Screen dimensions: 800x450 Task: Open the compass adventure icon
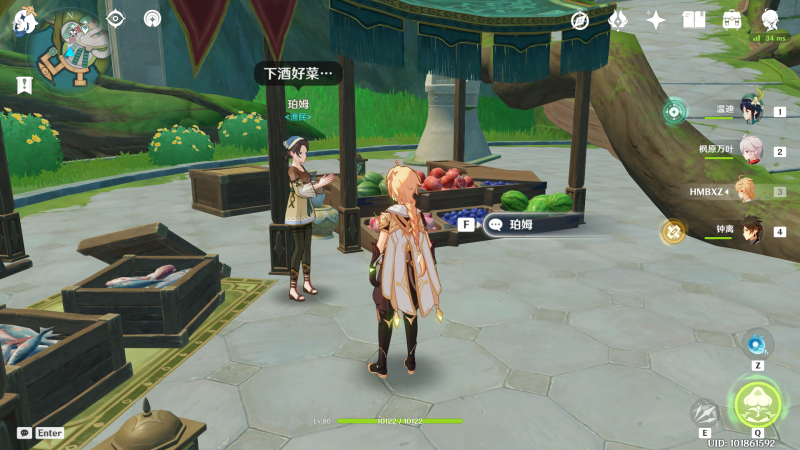(580, 20)
